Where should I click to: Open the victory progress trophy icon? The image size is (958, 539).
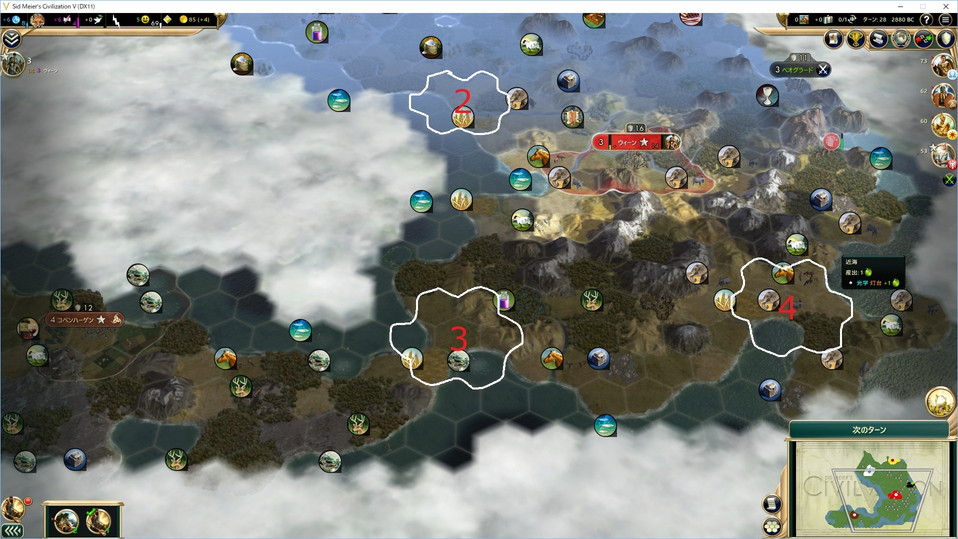857,39
